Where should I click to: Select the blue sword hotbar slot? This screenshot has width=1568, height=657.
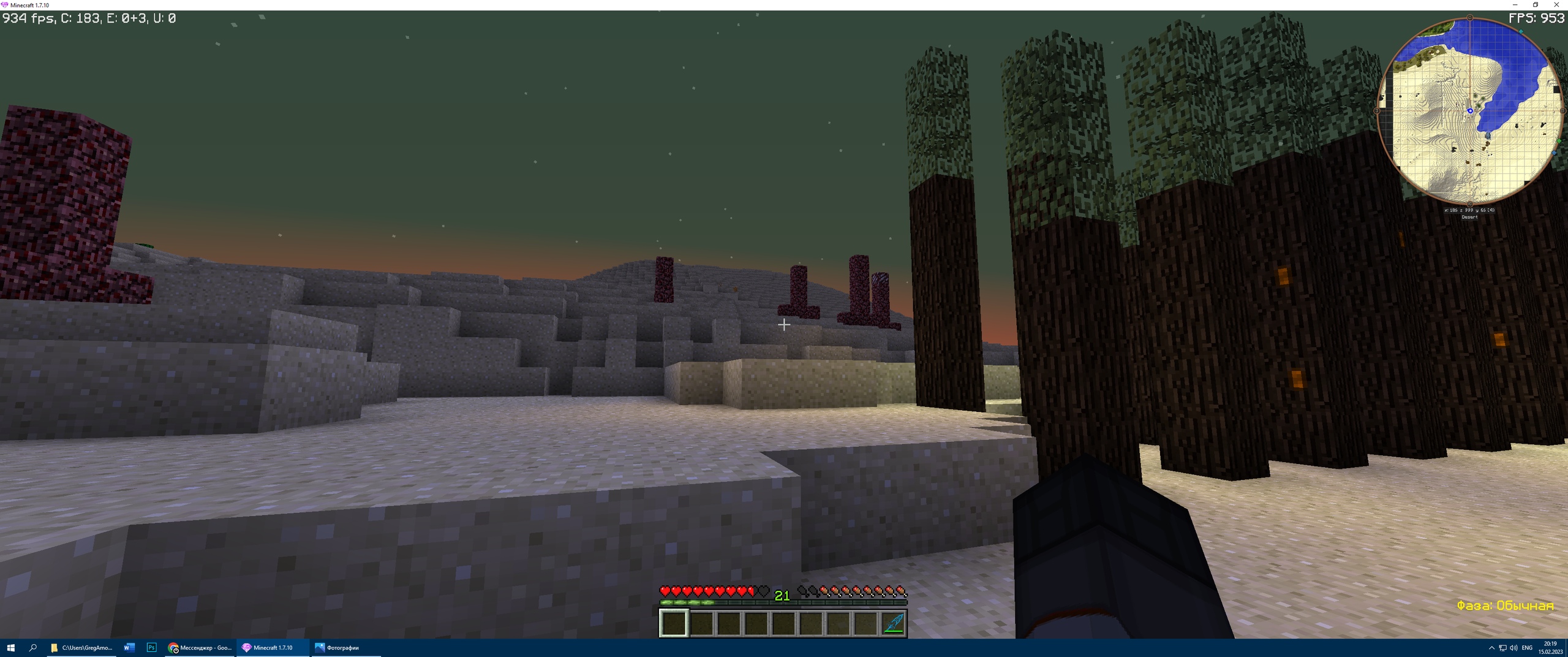click(893, 624)
